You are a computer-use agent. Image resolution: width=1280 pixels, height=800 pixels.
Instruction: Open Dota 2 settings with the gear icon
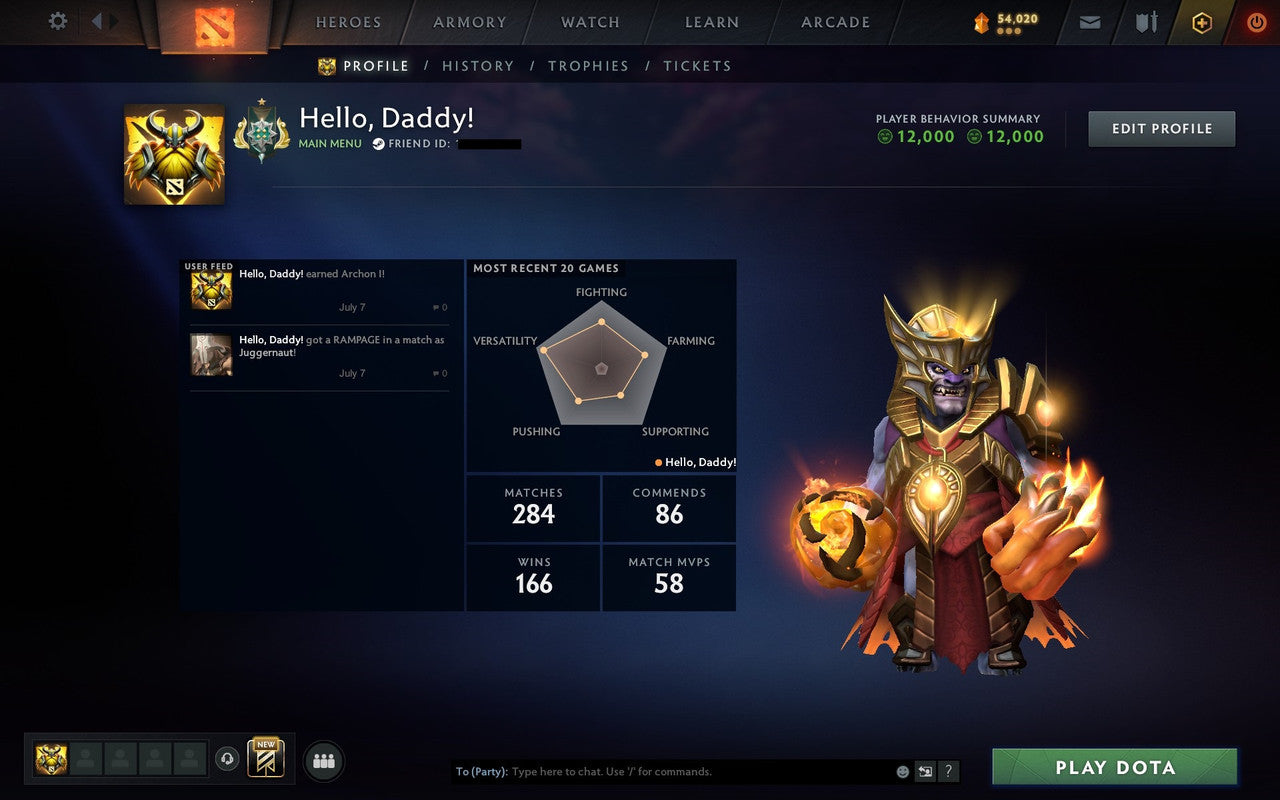point(57,21)
